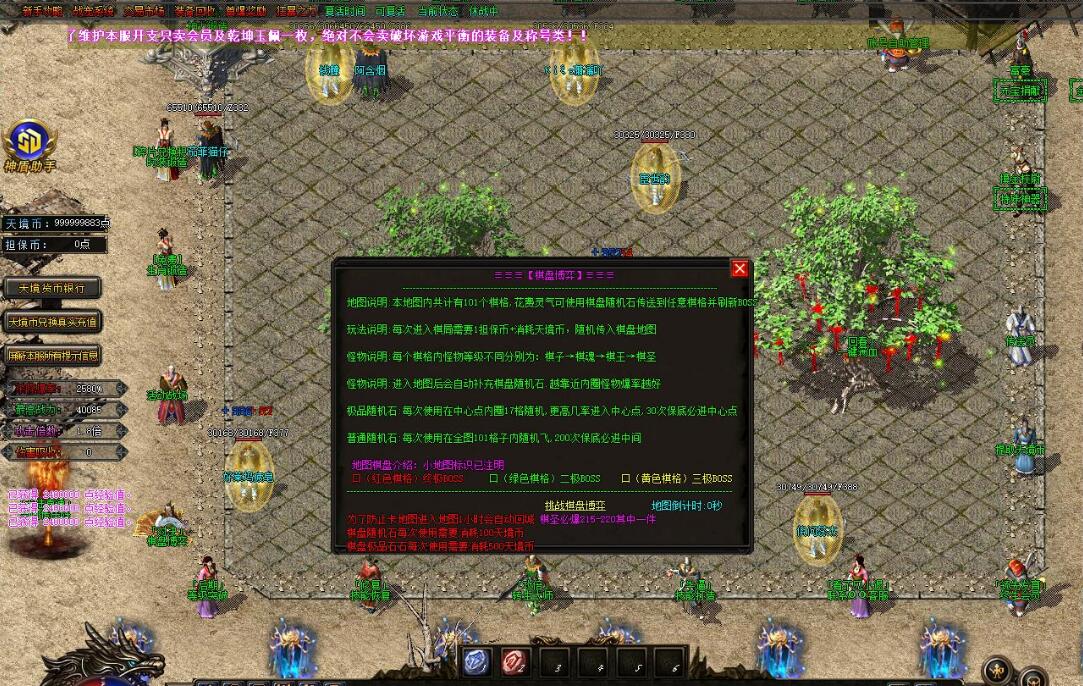Close the 棋盘博弈 dialog window
Screen dimensions: 1083x686
[740, 268]
